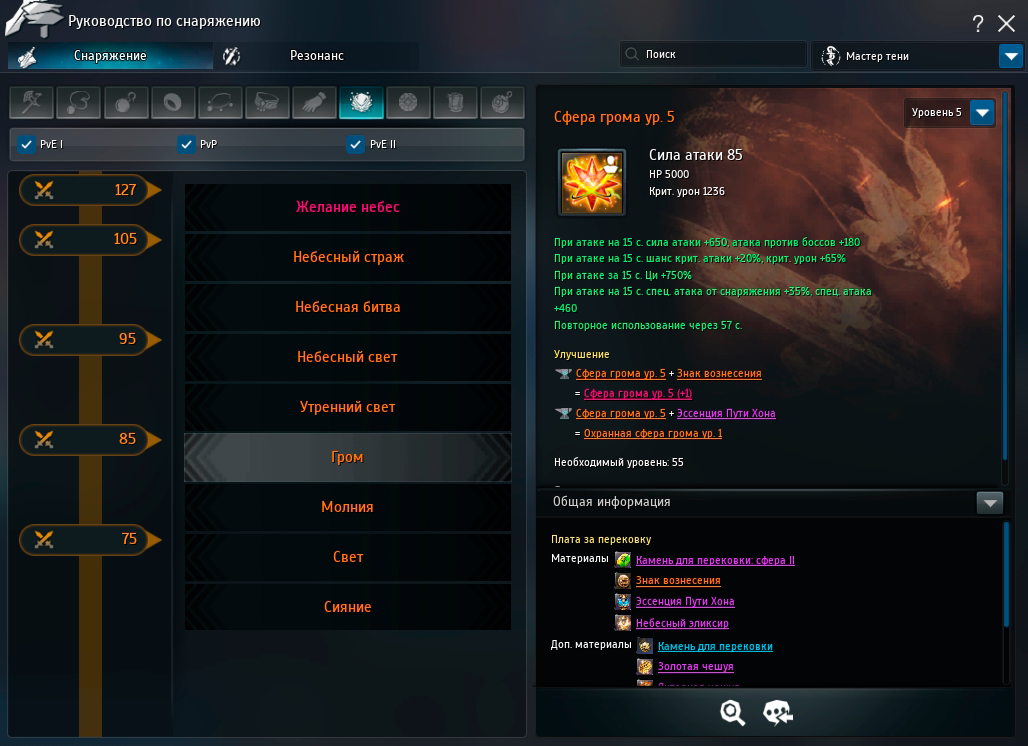Toggle the PvE I checkbox

click(x=27, y=145)
